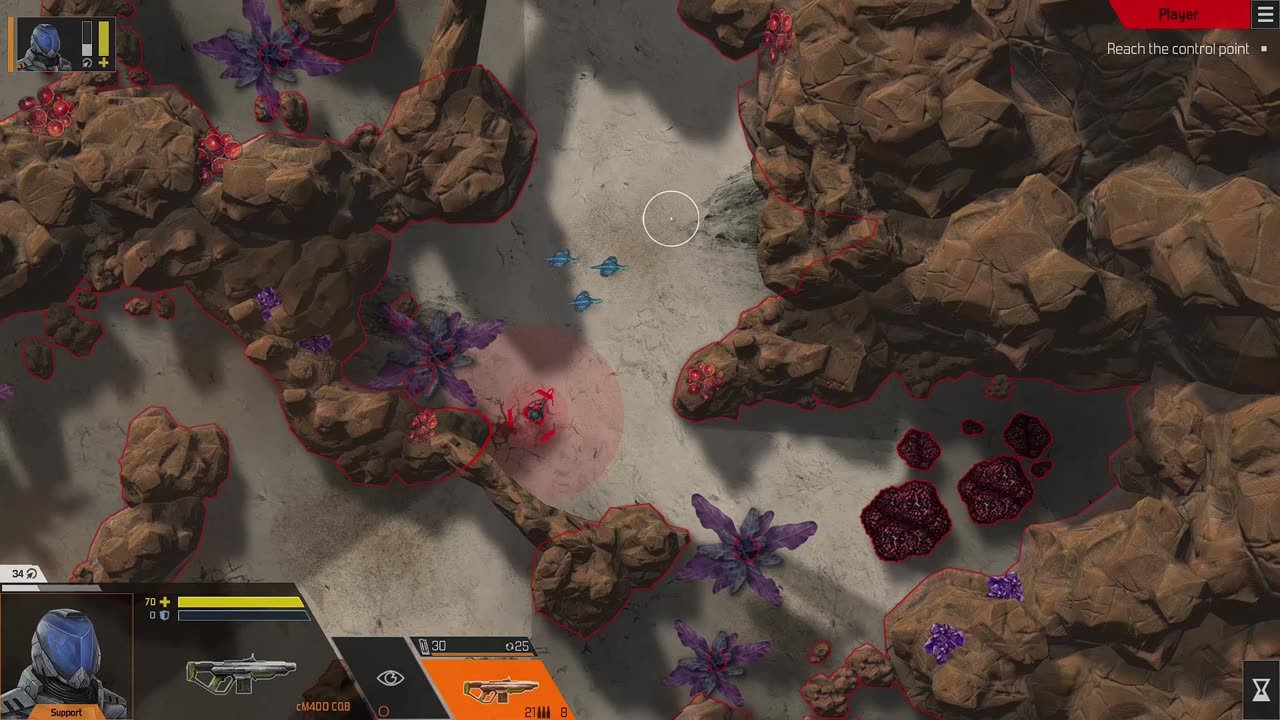1280x720 pixels.
Task: Activate the overwatch eye ability
Action: coord(390,678)
